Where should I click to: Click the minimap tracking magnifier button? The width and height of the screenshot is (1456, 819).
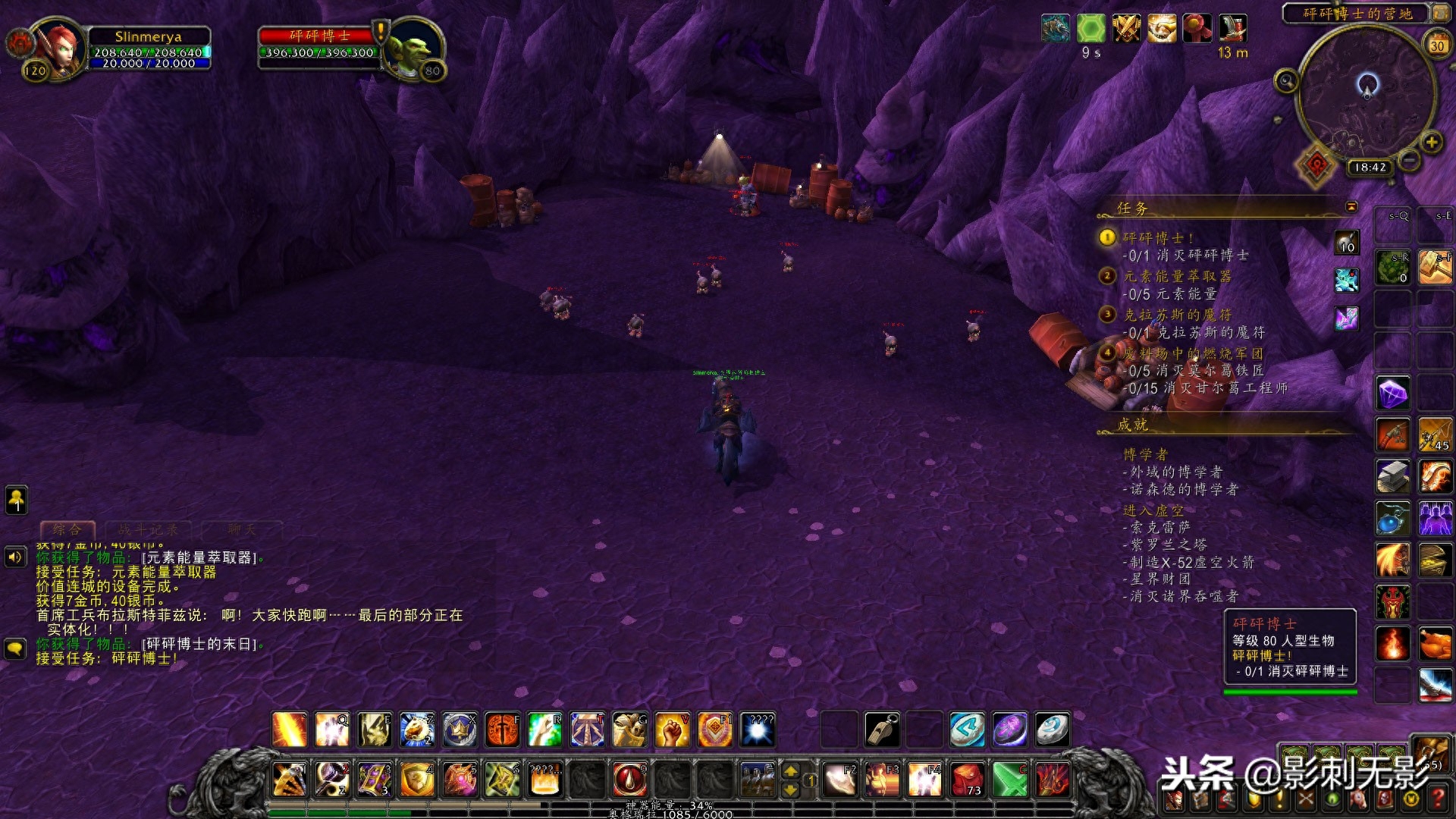[x=1285, y=81]
